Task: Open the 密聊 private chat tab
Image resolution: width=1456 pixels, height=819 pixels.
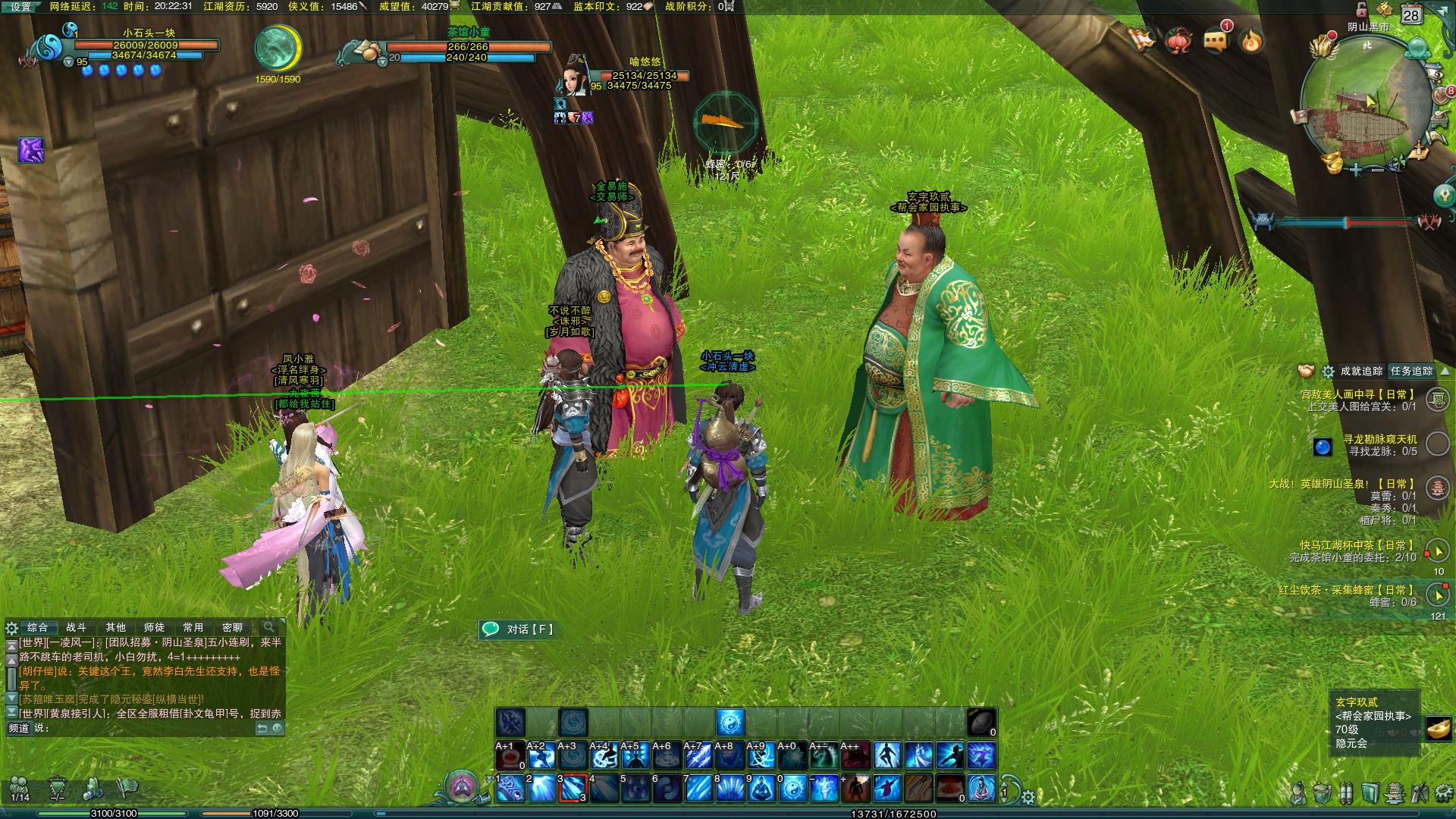Action: click(232, 627)
